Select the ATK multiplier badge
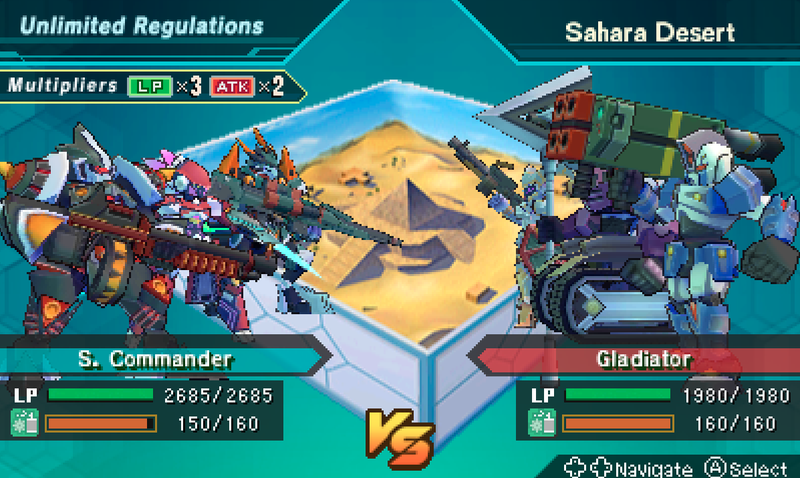The image size is (800, 478). tap(232, 86)
